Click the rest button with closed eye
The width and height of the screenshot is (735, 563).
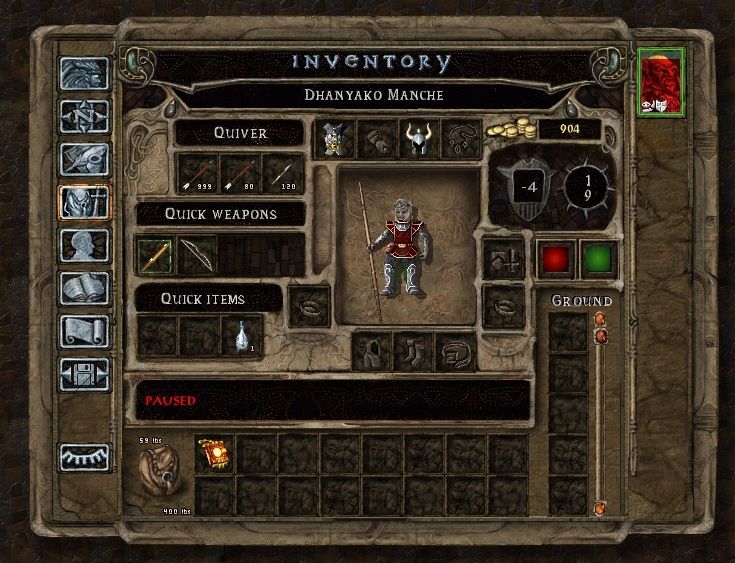click(84, 456)
